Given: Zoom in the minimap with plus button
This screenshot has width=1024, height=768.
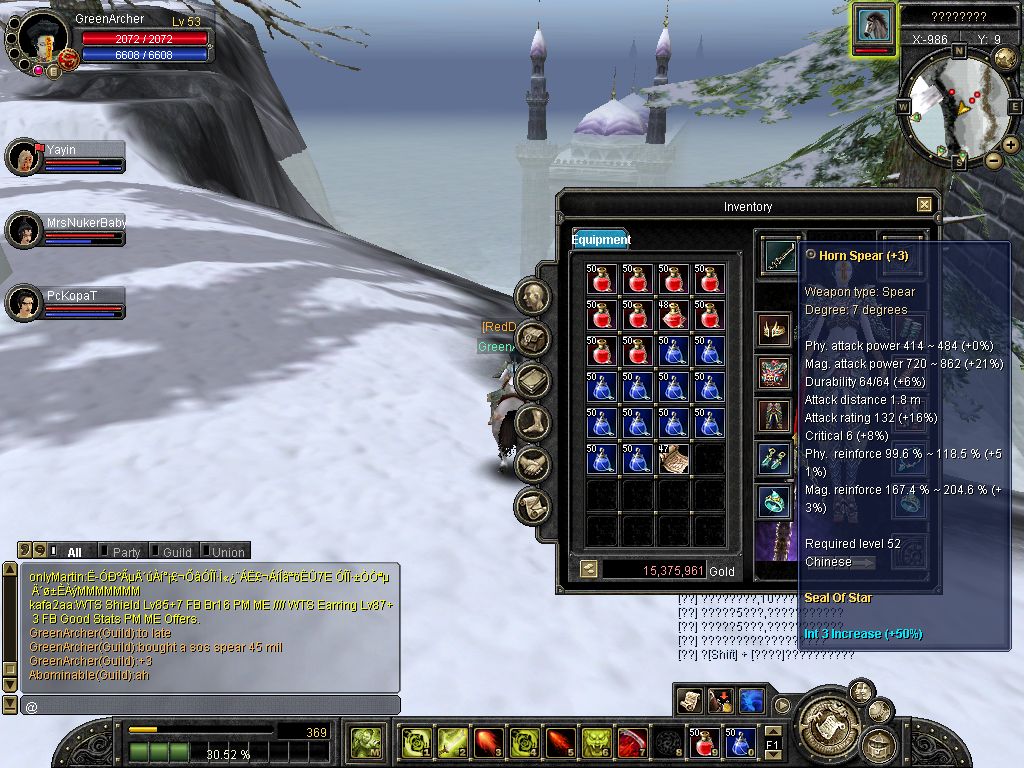Looking at the screenshot, I should pyautogui.click(x=1010, y=145).
